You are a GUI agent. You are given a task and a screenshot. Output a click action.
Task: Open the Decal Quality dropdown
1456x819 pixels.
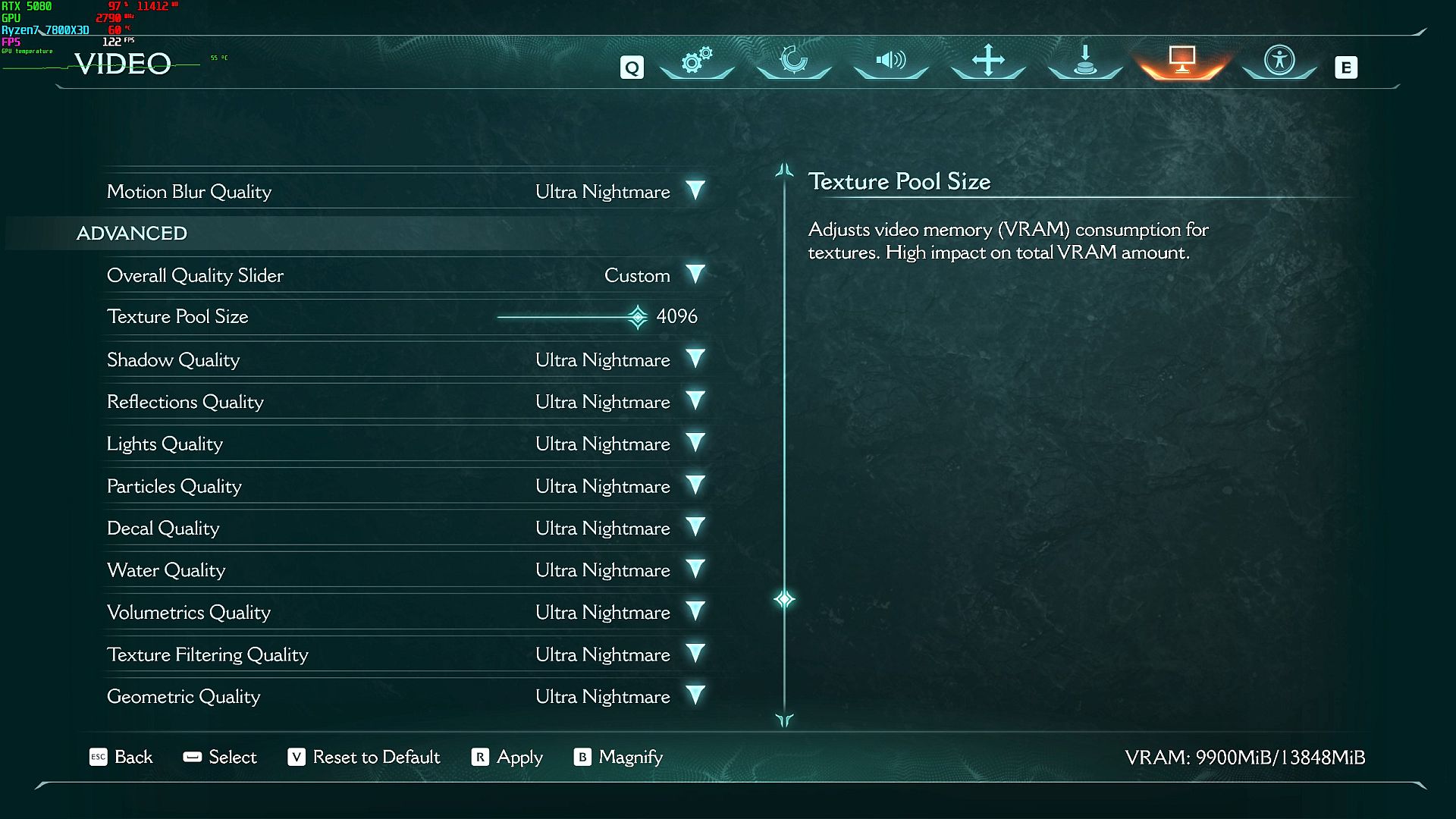point(695,527)
